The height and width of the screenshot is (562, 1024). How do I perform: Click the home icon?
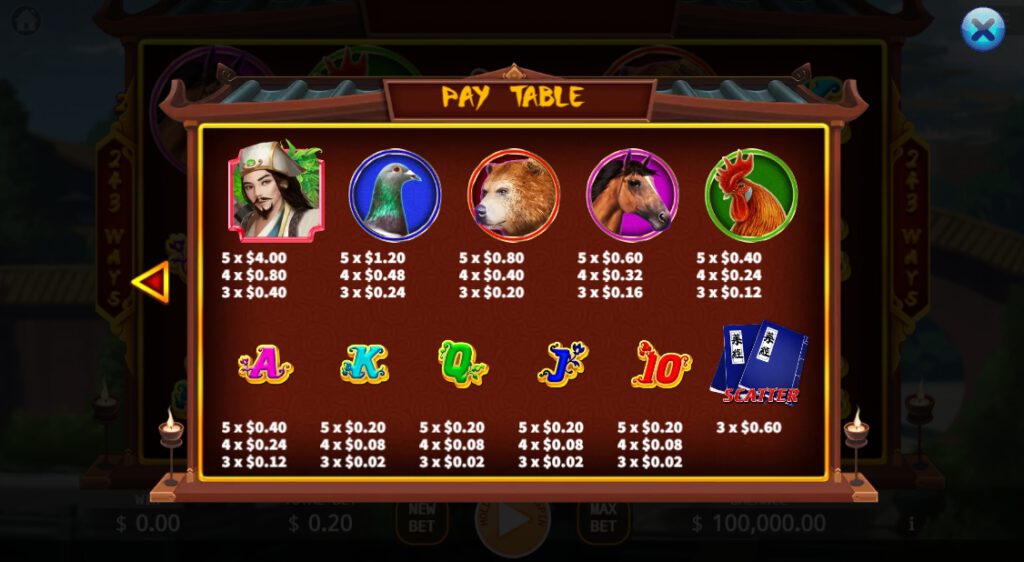[27, 19]
